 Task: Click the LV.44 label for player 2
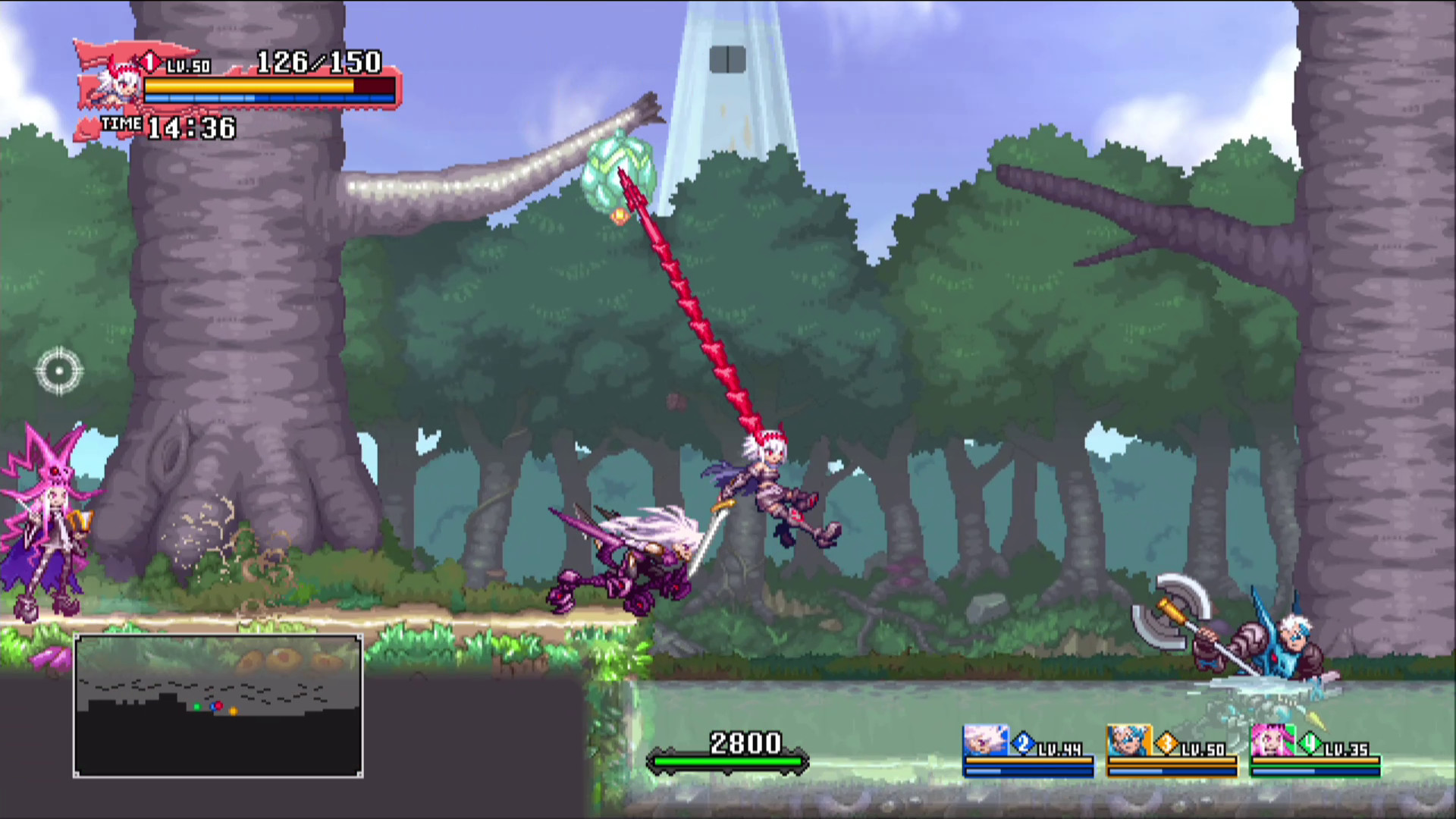(x=1062, y=751)
